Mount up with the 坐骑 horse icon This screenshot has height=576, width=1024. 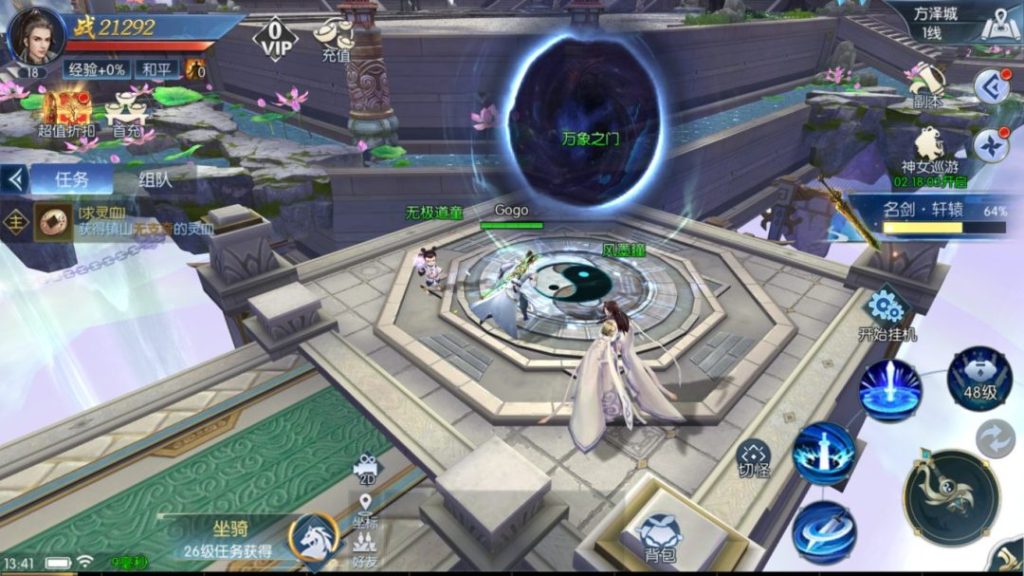coord(314,536)
